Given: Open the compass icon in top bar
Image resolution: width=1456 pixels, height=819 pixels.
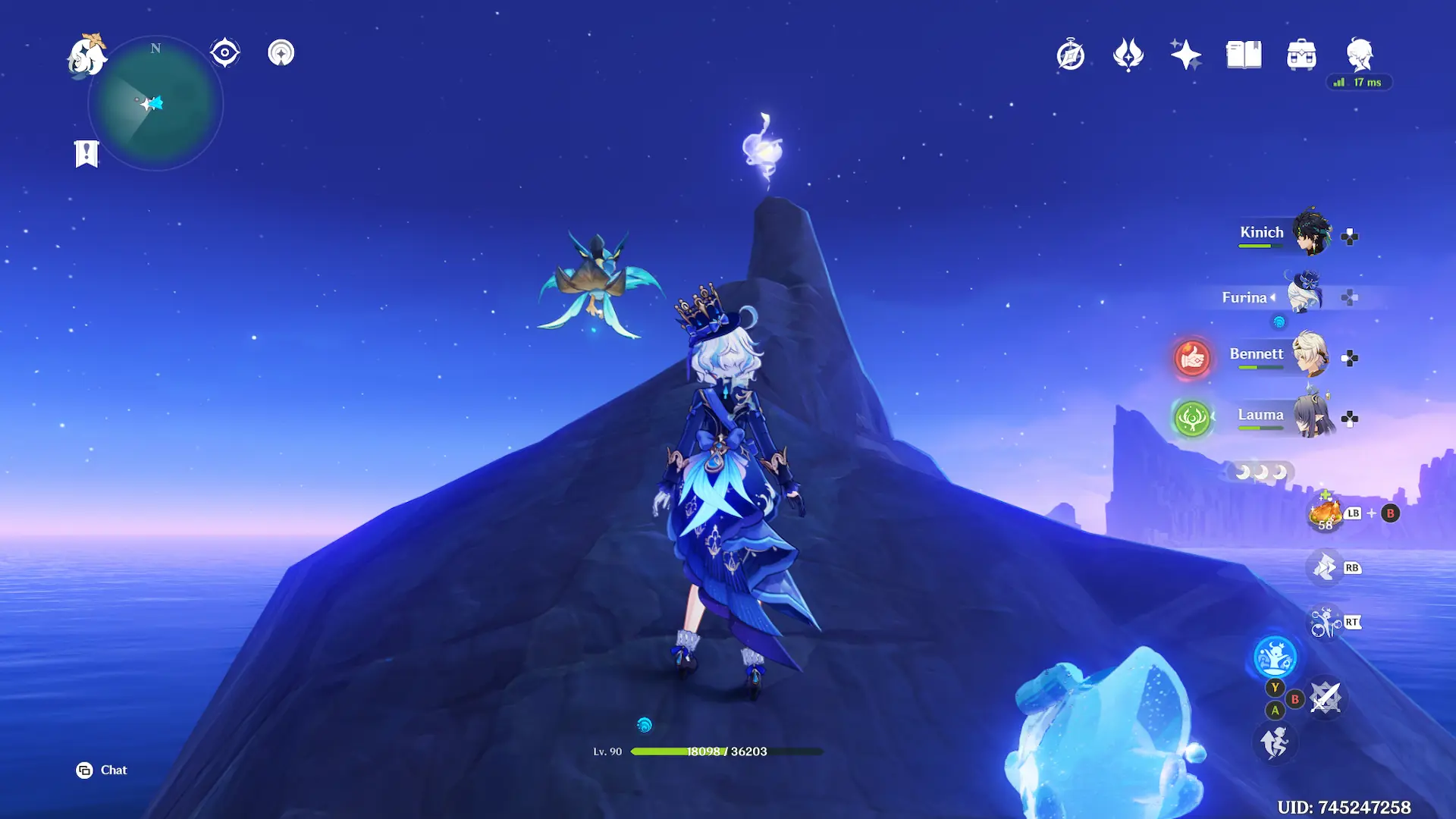Looking at the screenshot, I should pyautogui.click(x=1071, y=55).
